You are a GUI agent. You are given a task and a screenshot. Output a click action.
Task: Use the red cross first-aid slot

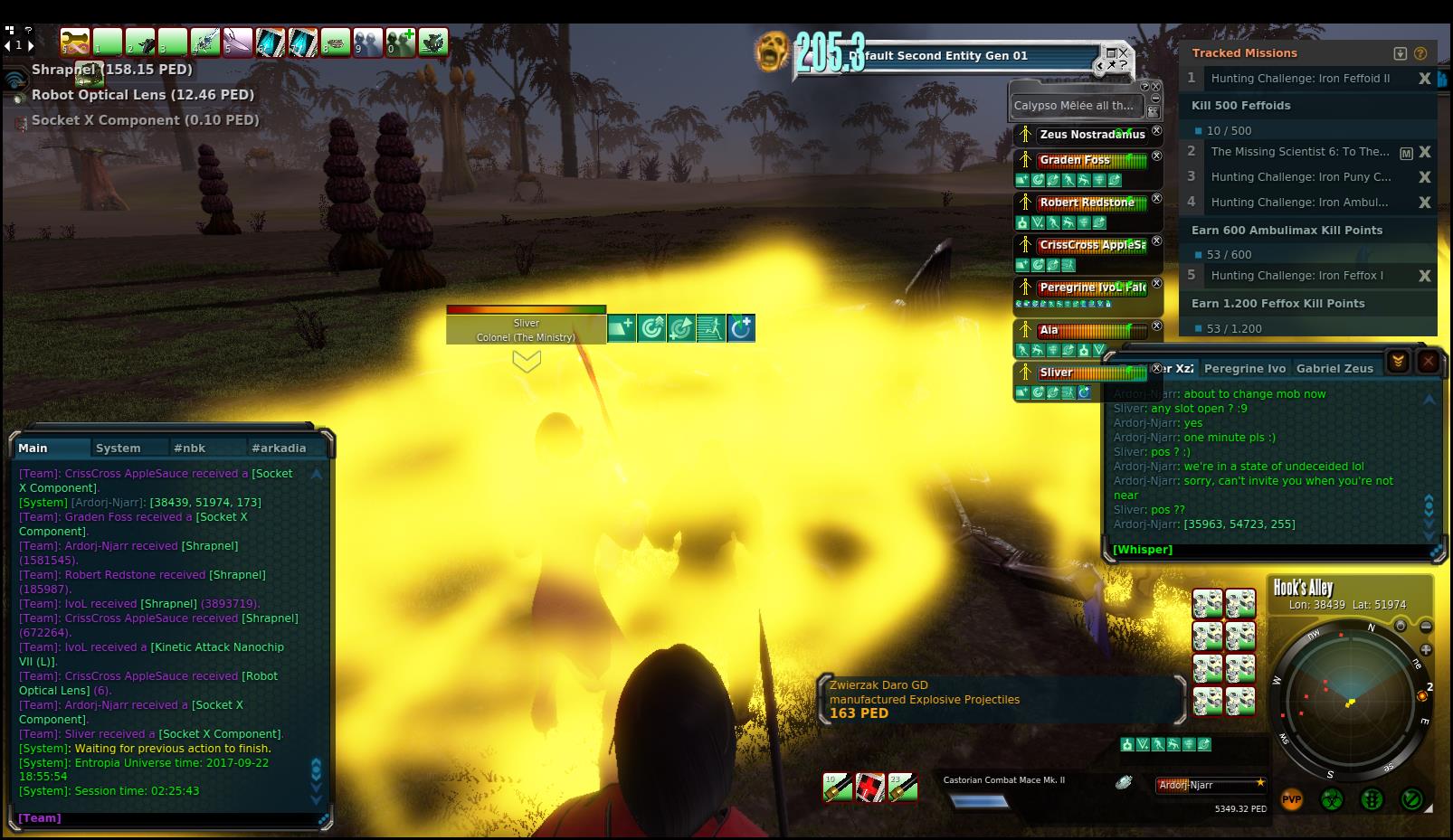pyautogui.click(x=870, y=788)
